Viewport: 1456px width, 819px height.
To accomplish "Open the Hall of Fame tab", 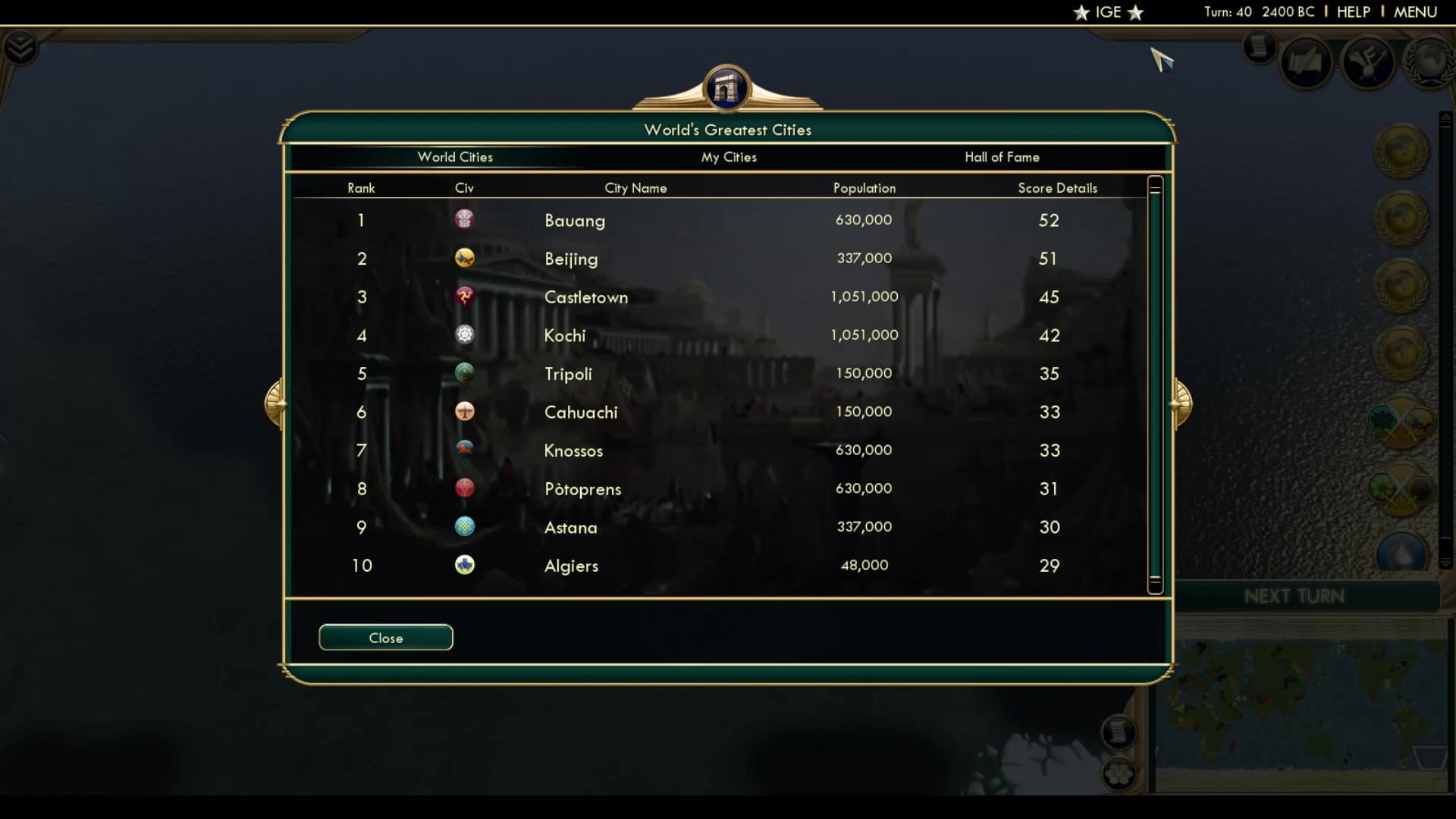I will (x=1003, y=157).
